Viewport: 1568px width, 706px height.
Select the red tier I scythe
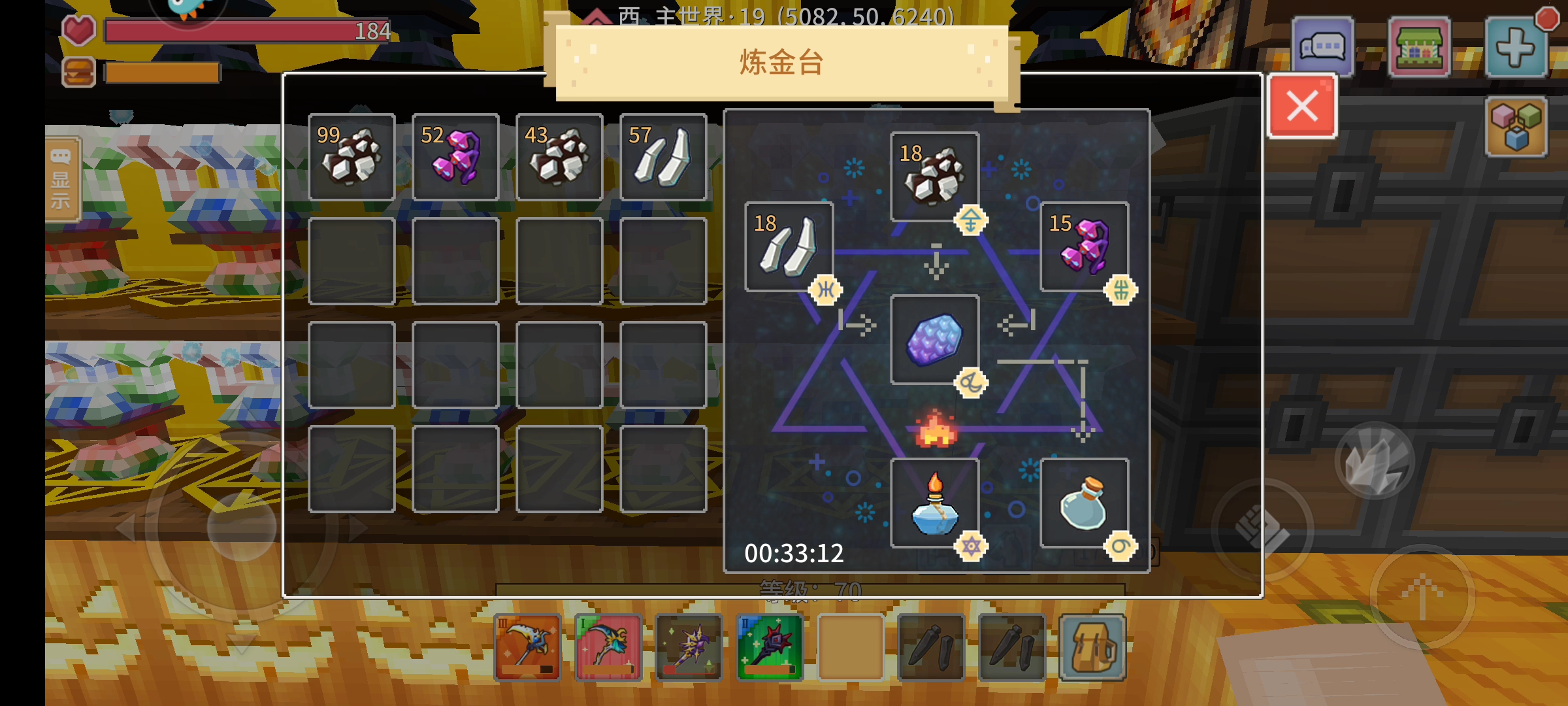(x=608, y=647)
